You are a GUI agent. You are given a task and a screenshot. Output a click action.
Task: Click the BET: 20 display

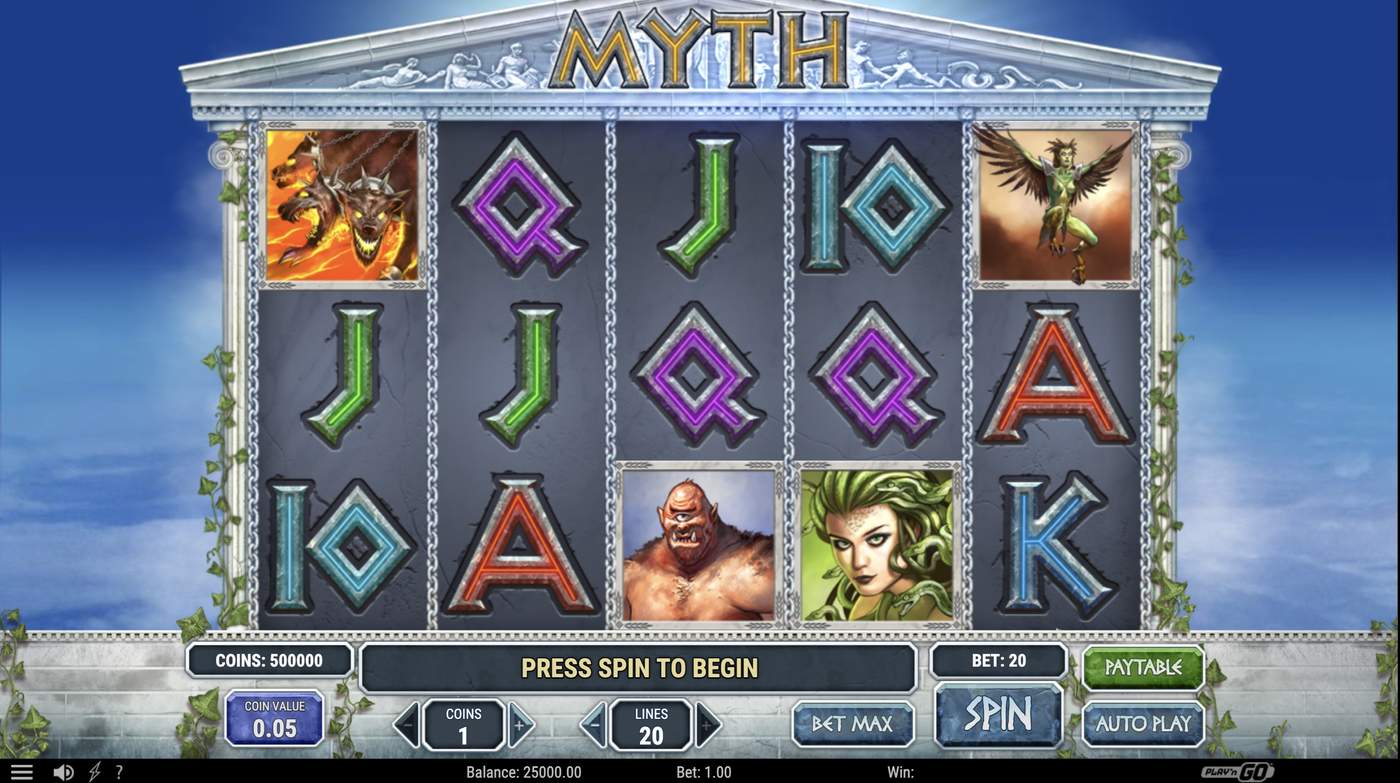tap(1000, 660)
